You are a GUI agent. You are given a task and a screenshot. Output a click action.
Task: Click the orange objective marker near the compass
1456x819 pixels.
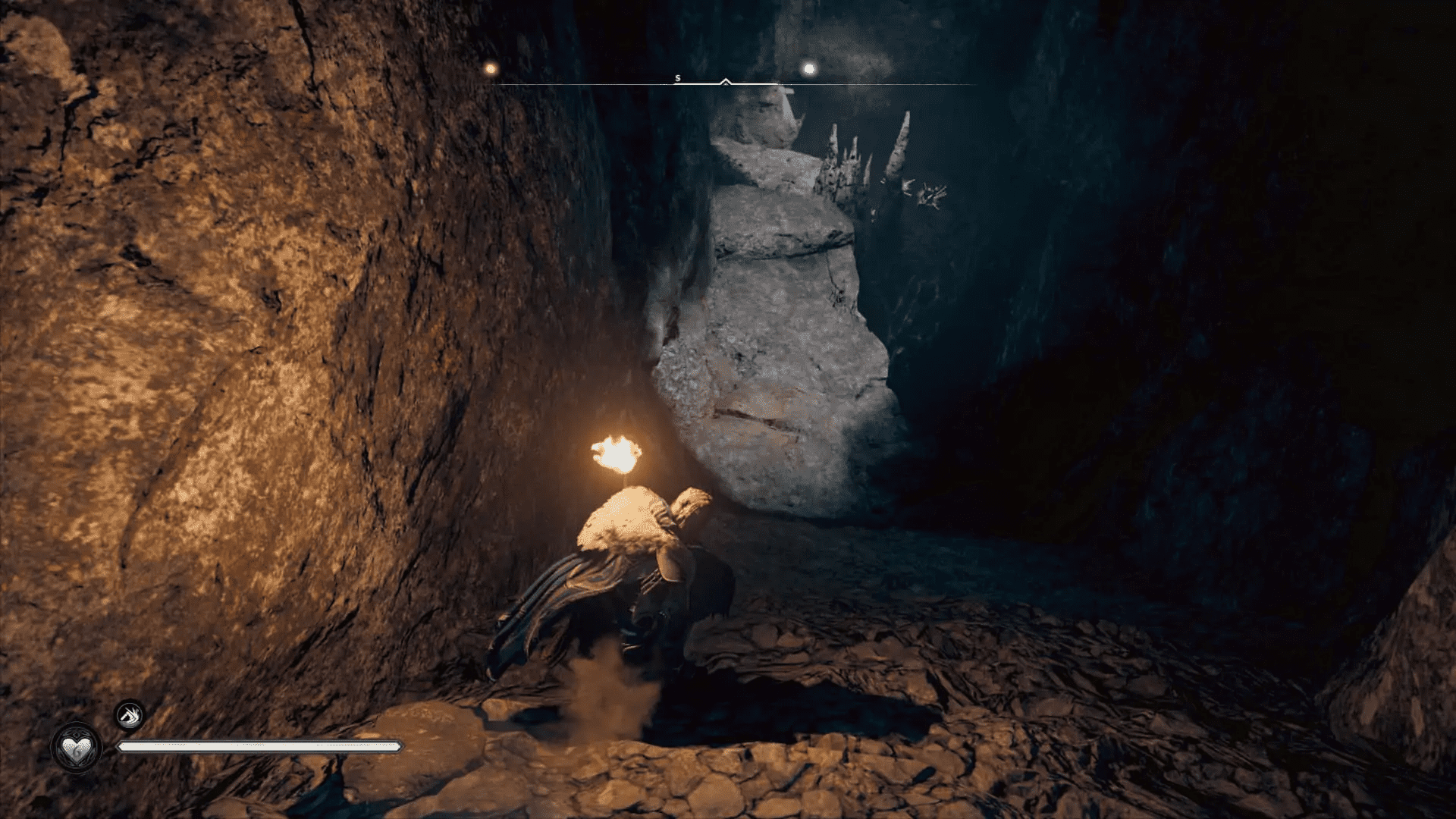click(490, 69)
